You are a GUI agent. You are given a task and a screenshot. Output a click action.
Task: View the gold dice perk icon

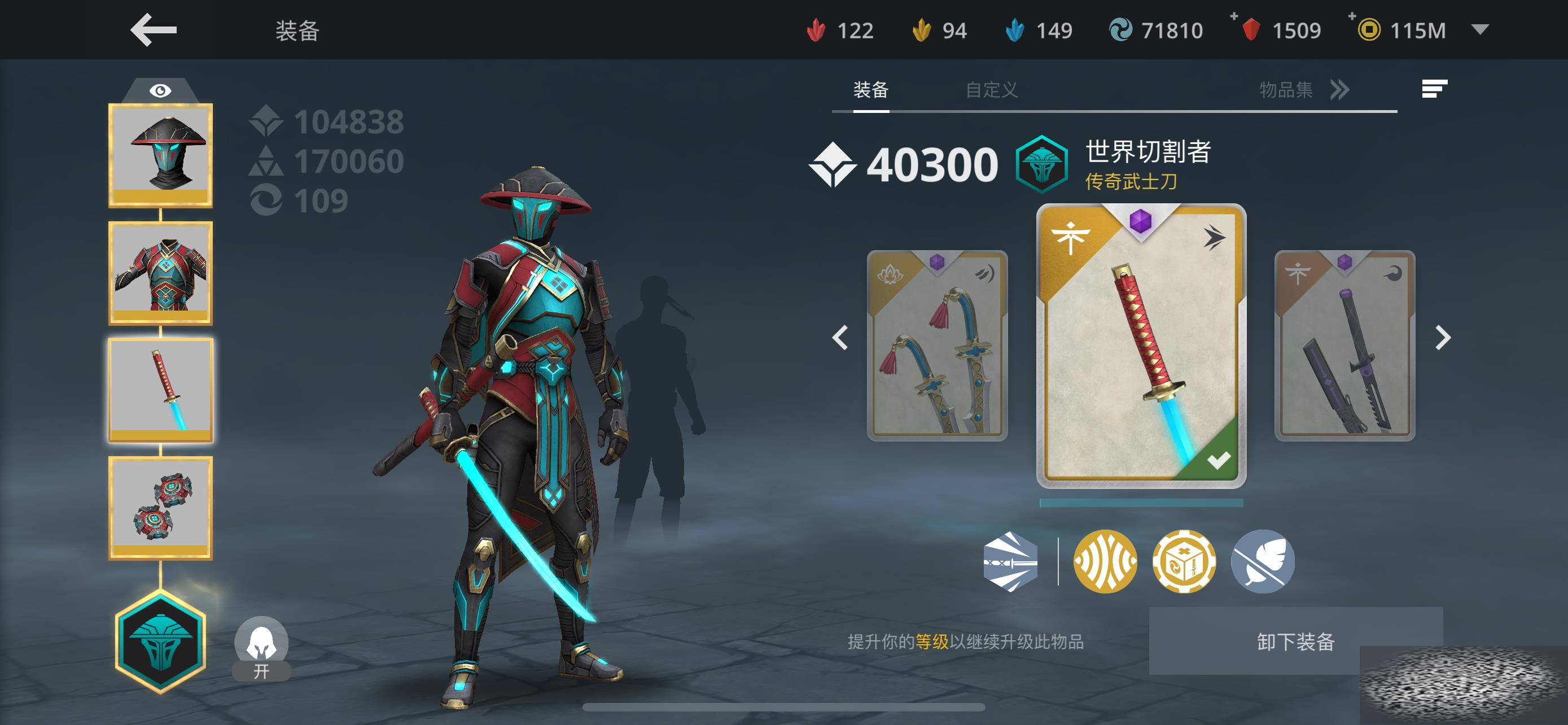tap(1184, 561)
